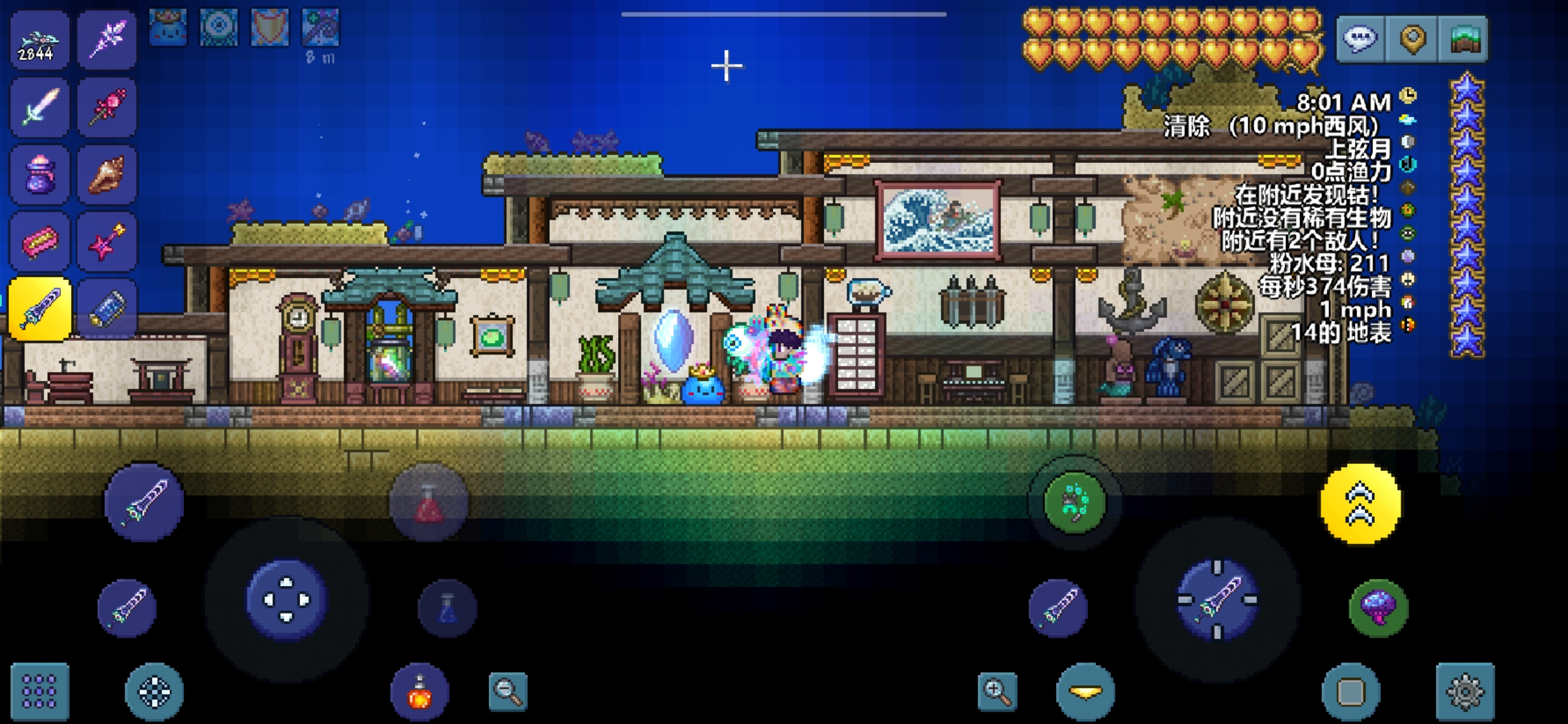
Task: Choose the purple bag hotbar slot
Action: (x=38, y=175)
